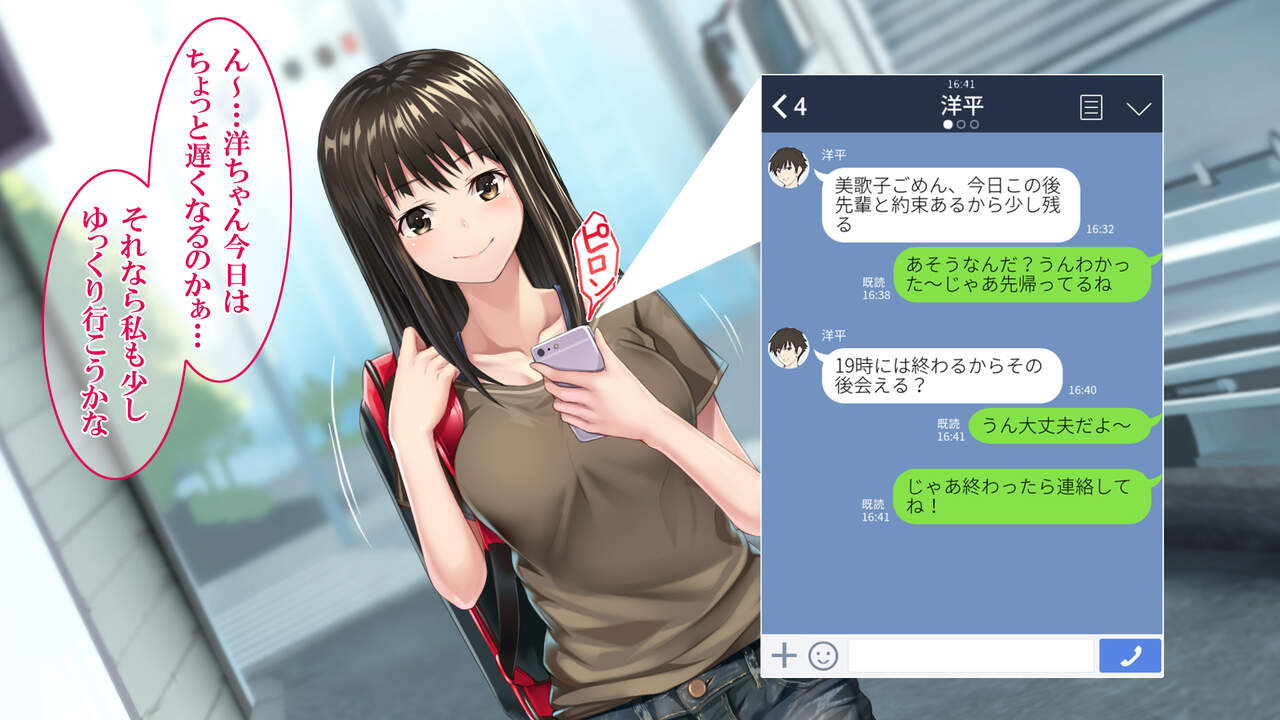Focus the message text input field
The width and height of the screenshot is (1280, 720).
970,656
